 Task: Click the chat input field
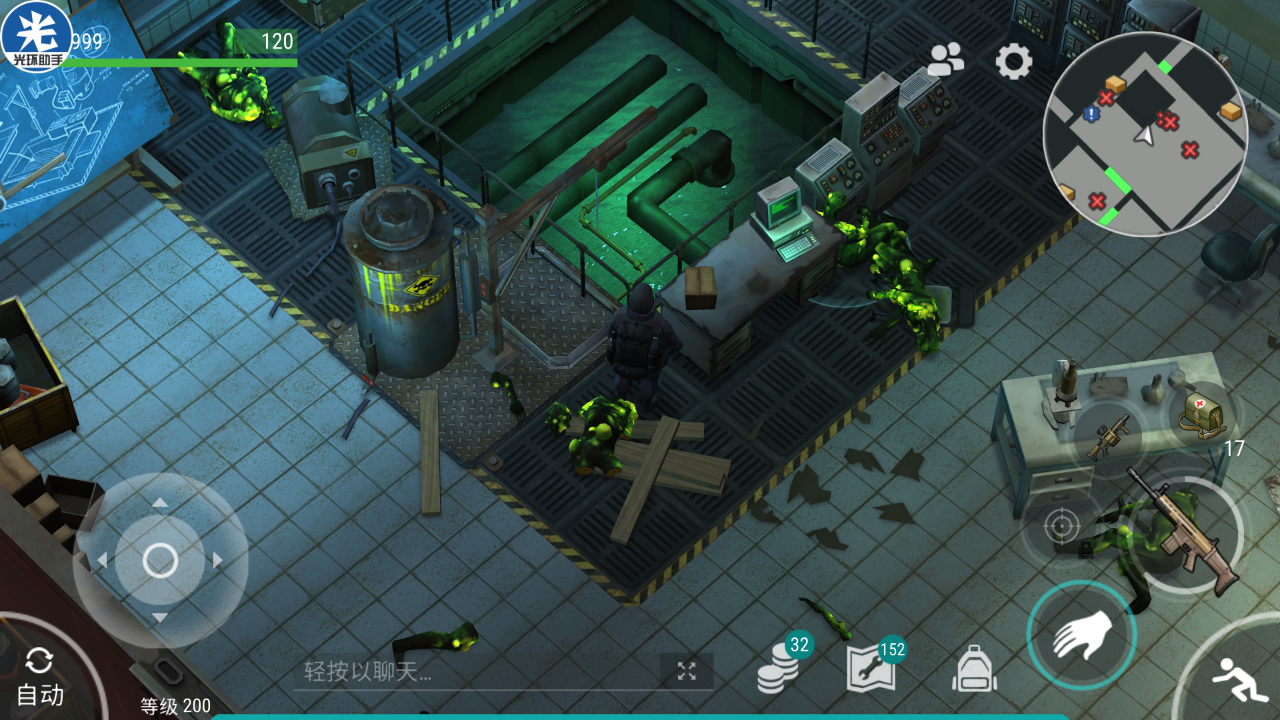click(x=475, y=672)
